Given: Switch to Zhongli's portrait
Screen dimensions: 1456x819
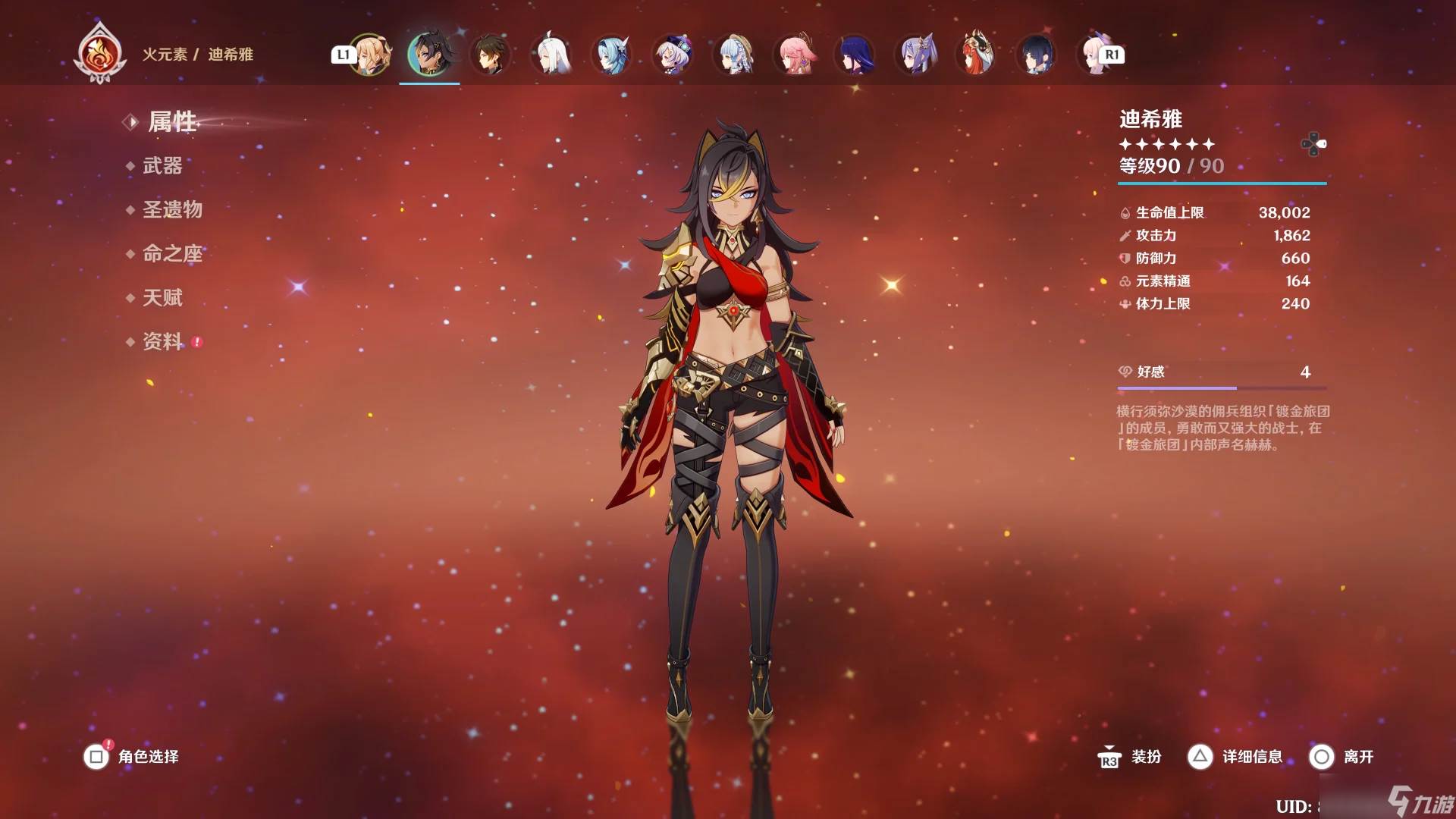Looking at the screenshot, I should coord(490,55).
